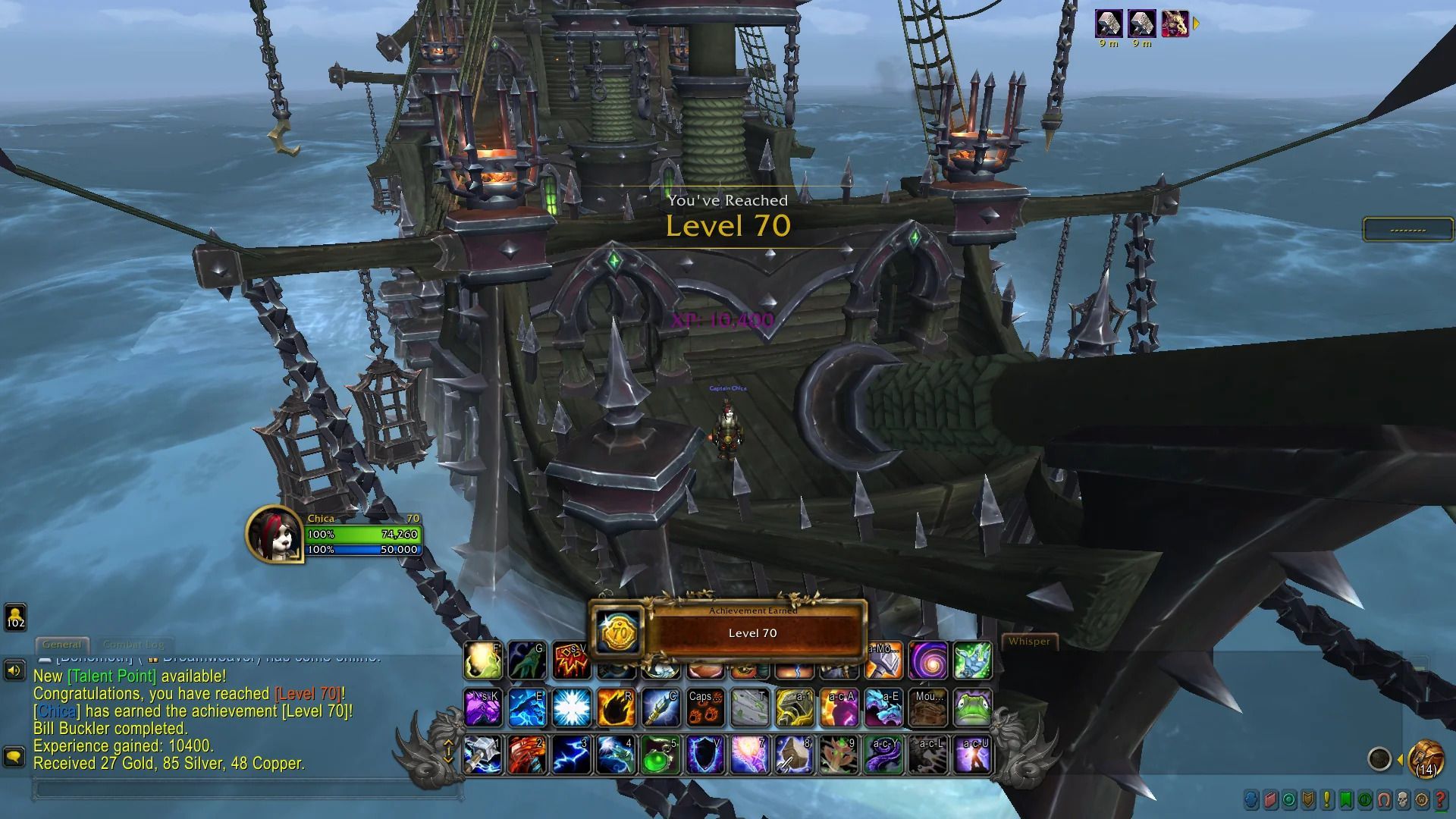Click the [Chica] name link in chat
Screen dimensions: 1456x819
pyautogui.click(x=55, y=711)
